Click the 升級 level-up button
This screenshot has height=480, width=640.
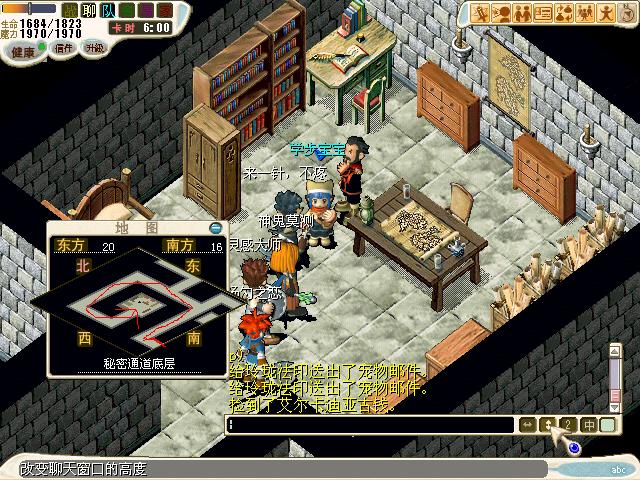94,47
